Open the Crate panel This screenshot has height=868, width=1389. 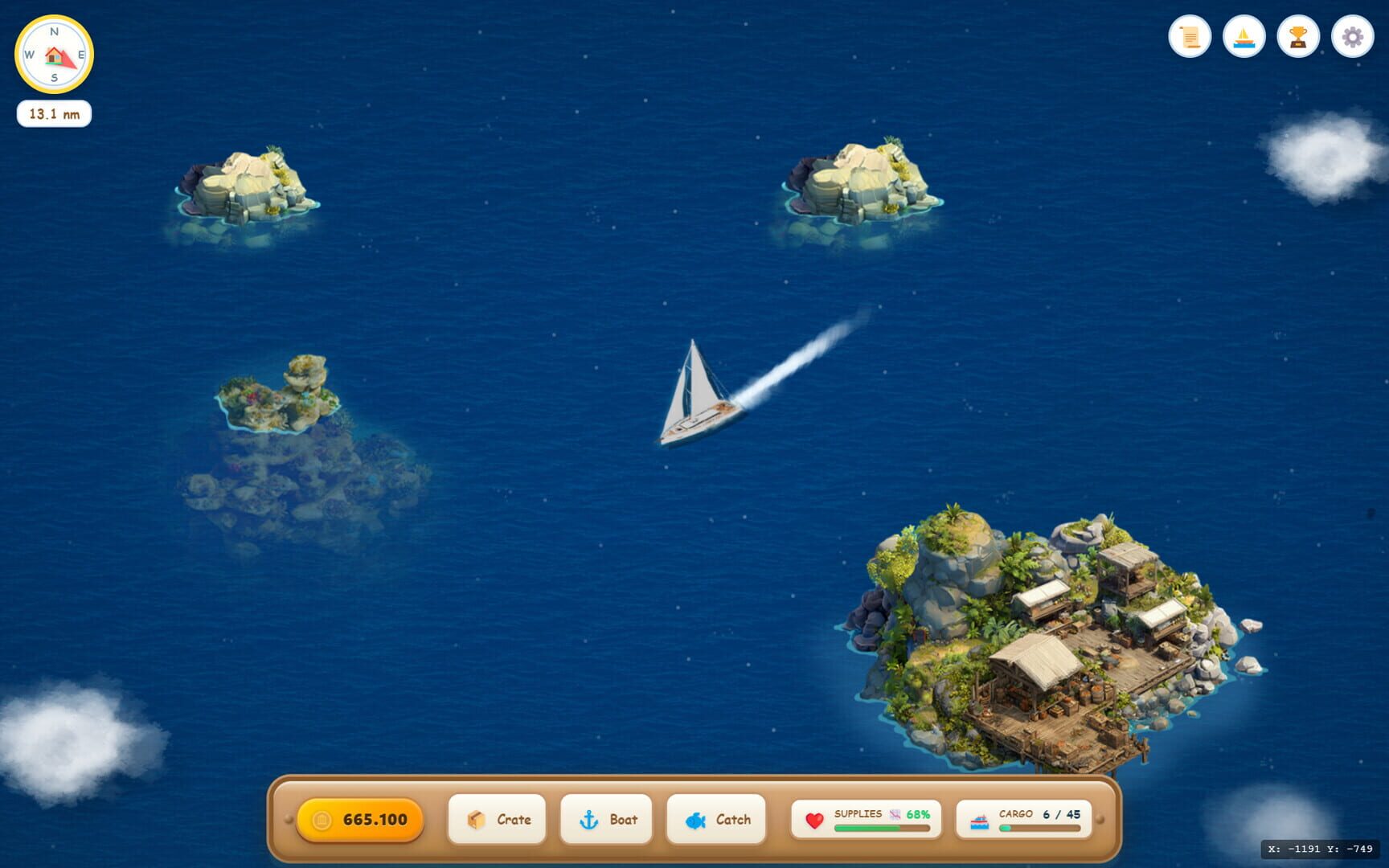tap(497, 819)
